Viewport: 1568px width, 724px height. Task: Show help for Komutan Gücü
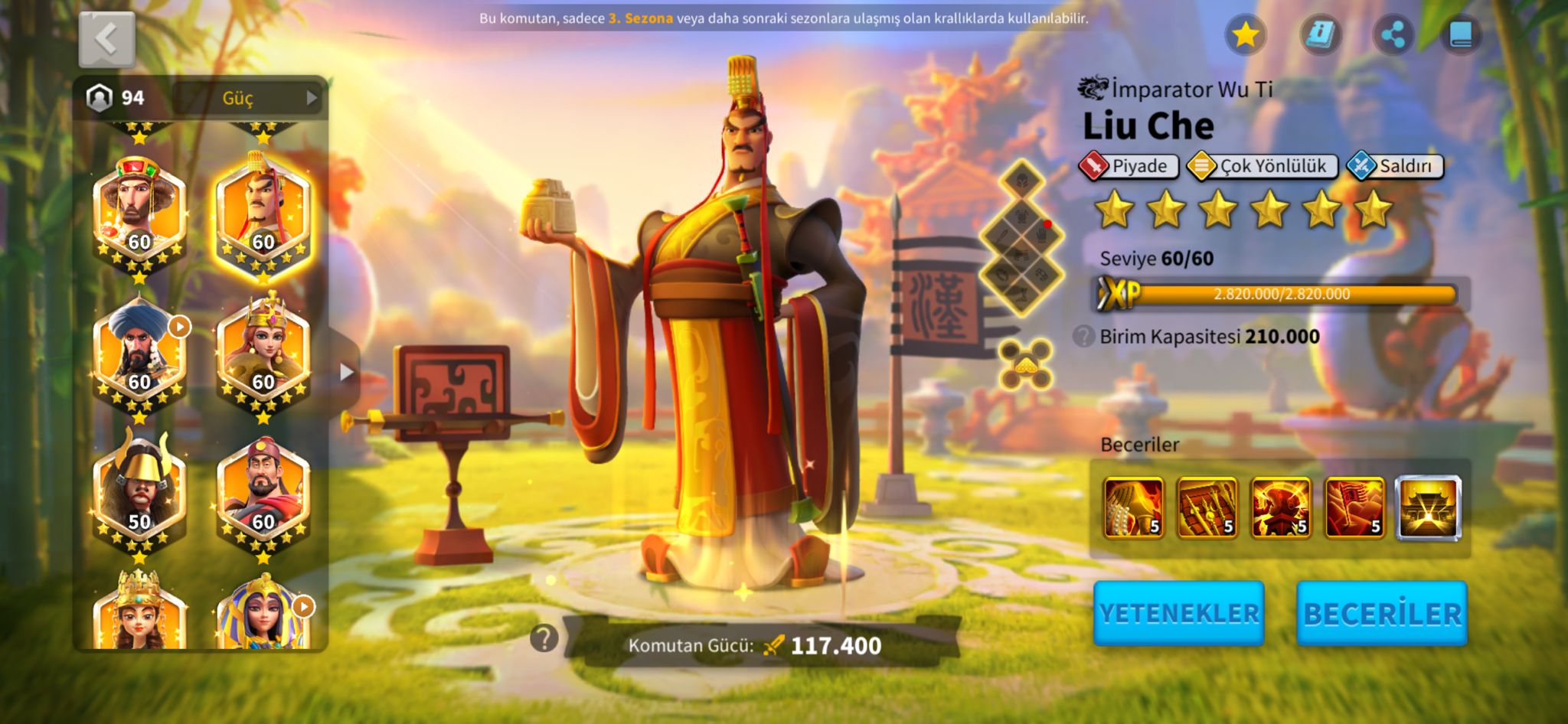point(544,638)
